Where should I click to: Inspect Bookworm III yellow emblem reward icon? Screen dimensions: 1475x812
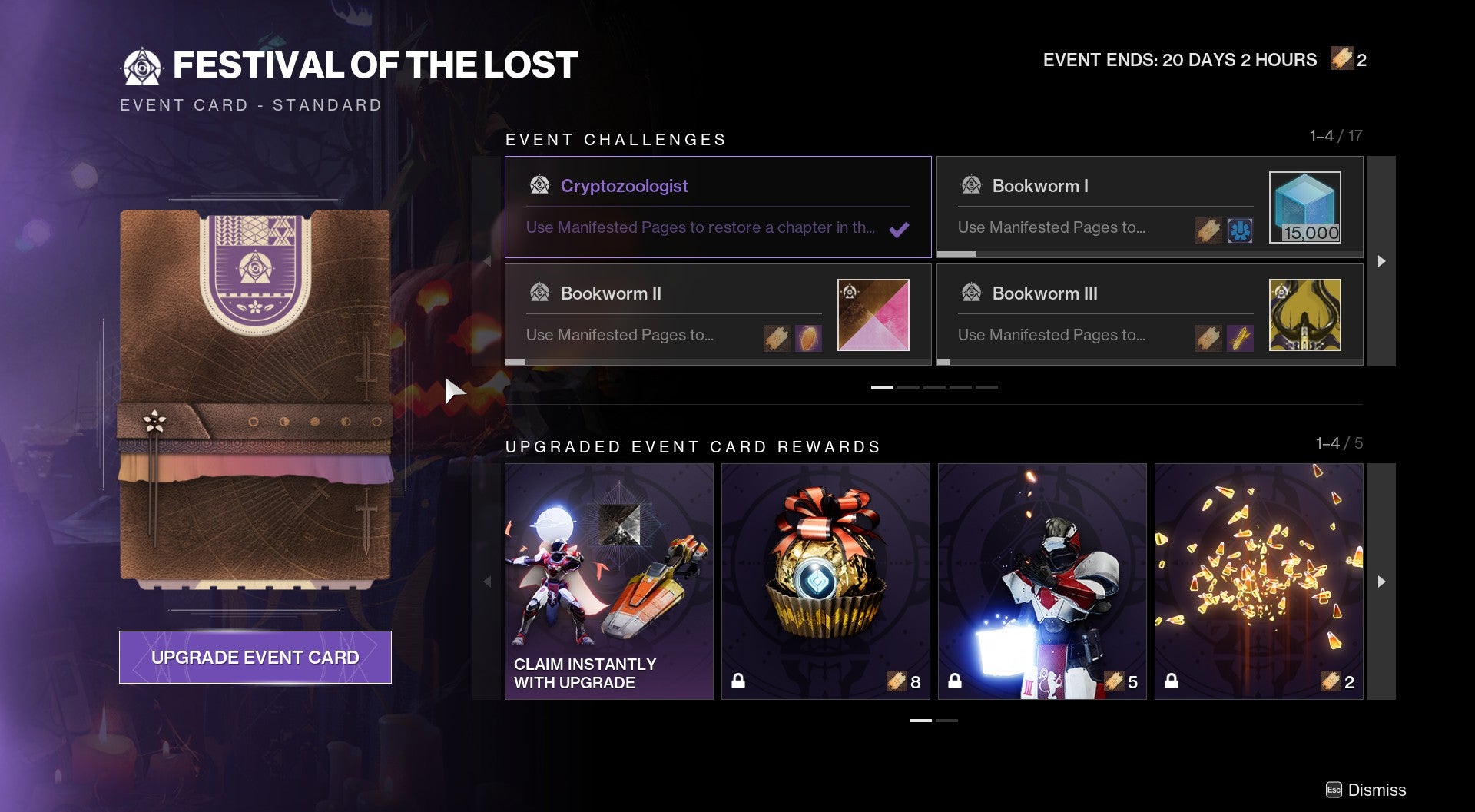[x=1304, y=314]
